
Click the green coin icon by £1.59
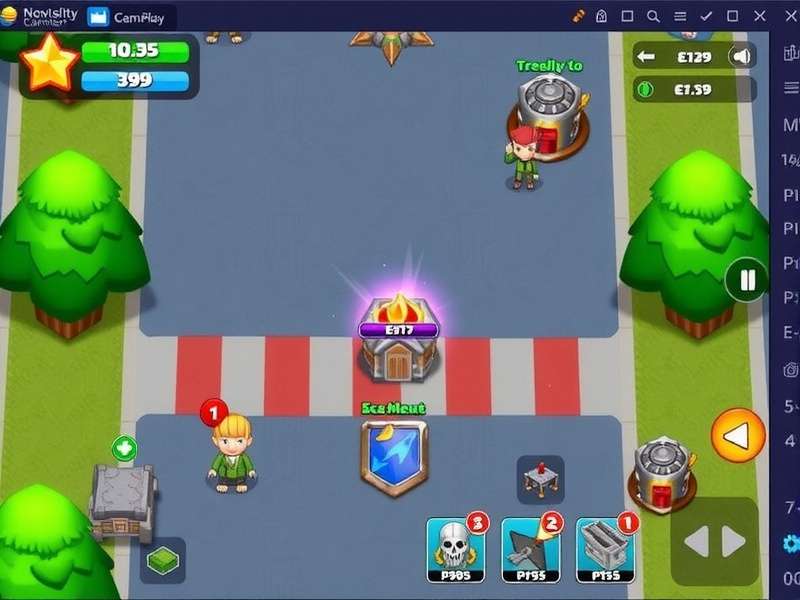click(x=645, y=89)
